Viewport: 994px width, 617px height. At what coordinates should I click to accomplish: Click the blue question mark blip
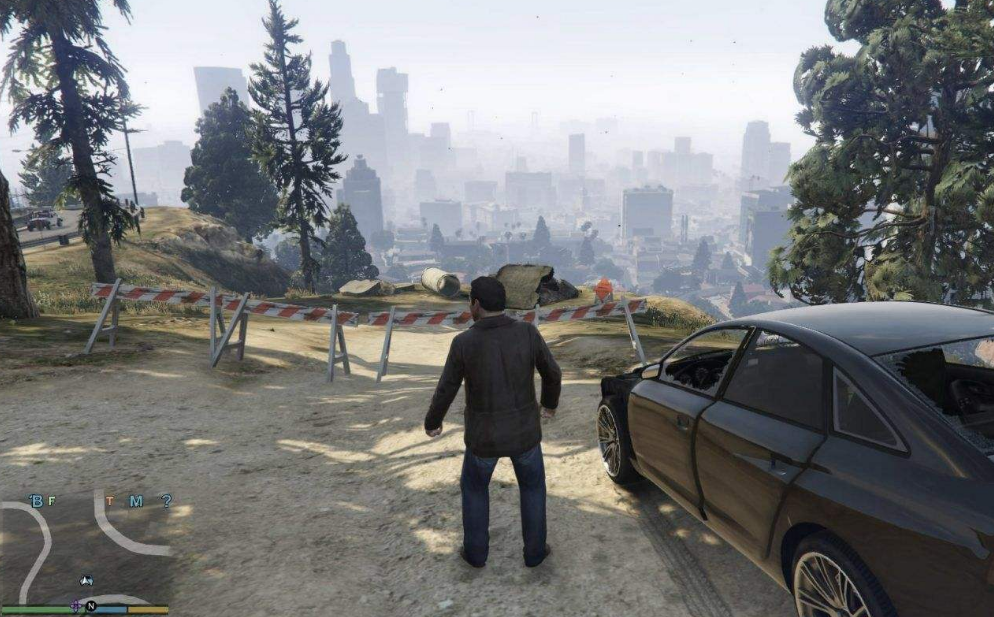pos(166,501)
